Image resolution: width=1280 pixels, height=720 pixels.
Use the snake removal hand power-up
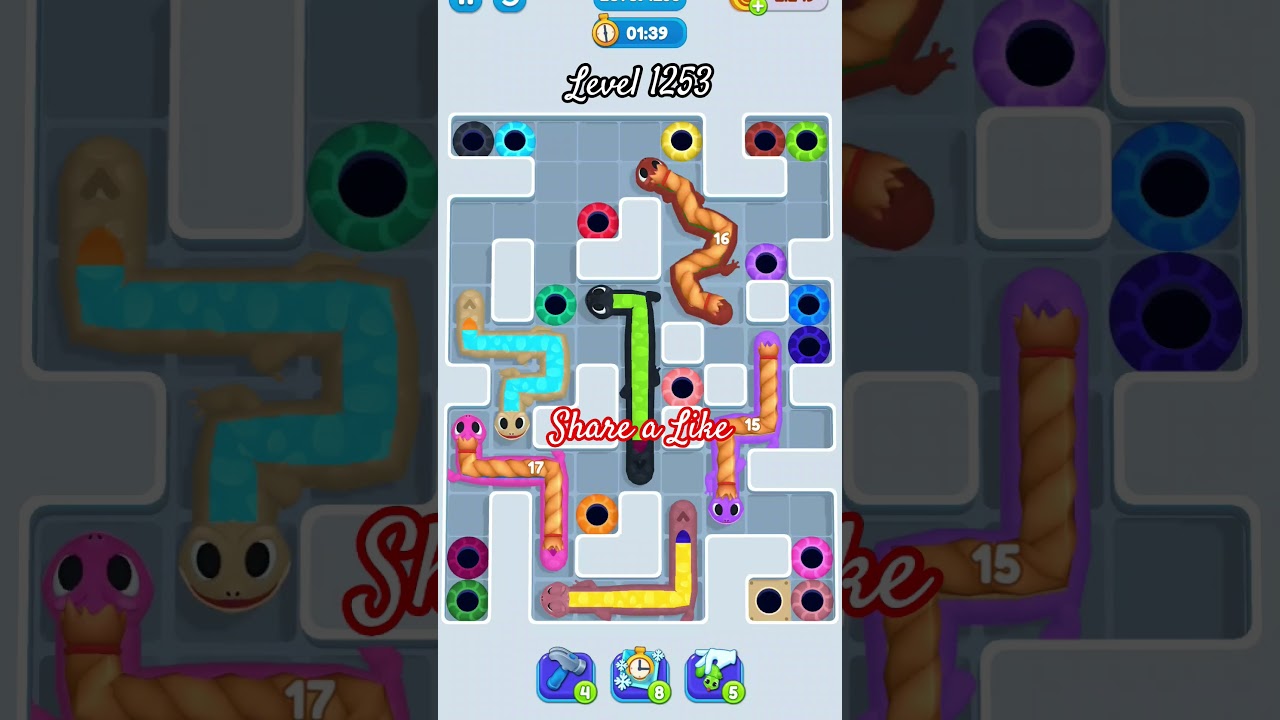point(714,673)
